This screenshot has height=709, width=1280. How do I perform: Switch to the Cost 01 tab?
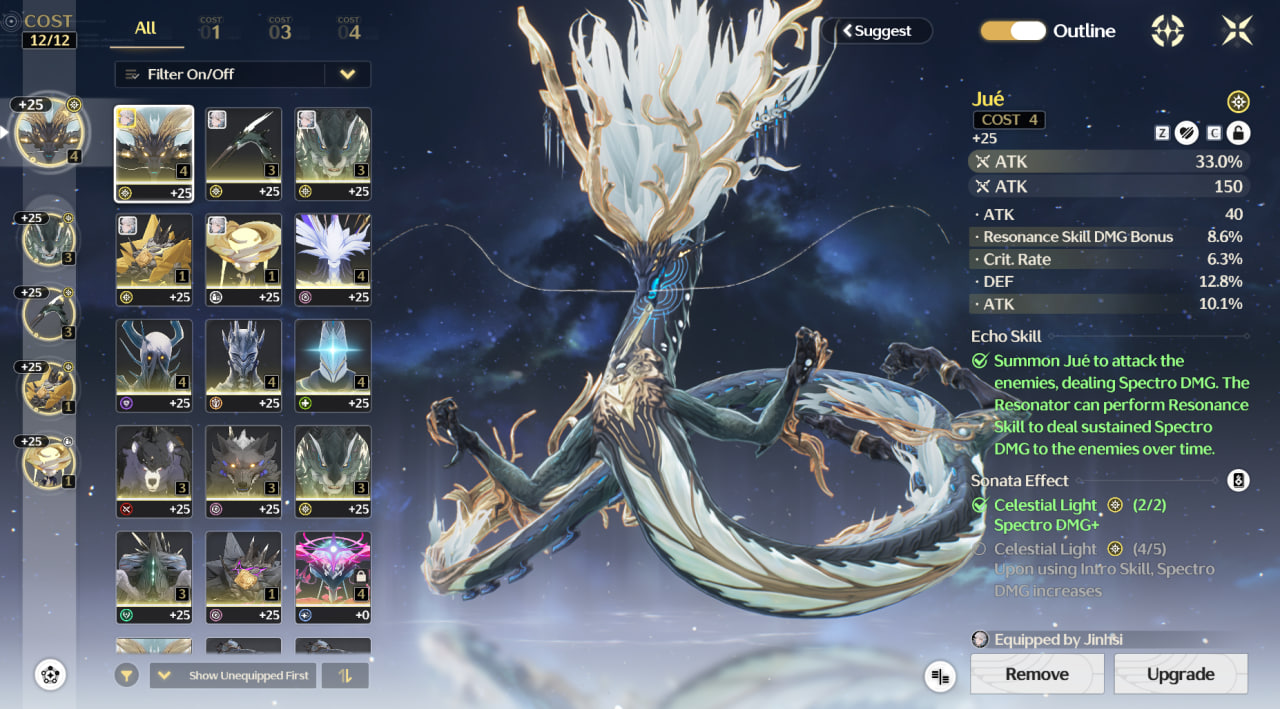[210, 29]
